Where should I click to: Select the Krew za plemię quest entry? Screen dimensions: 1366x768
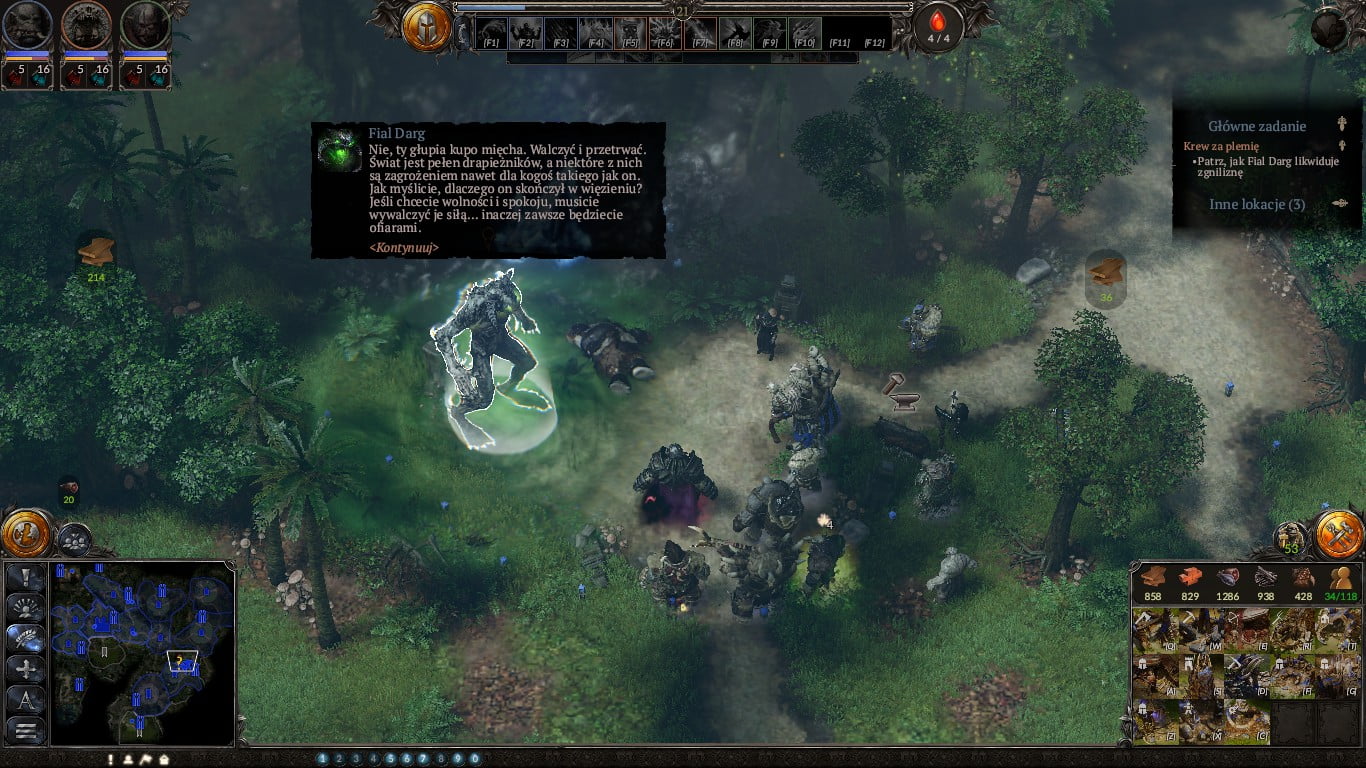pos(1221,146)
